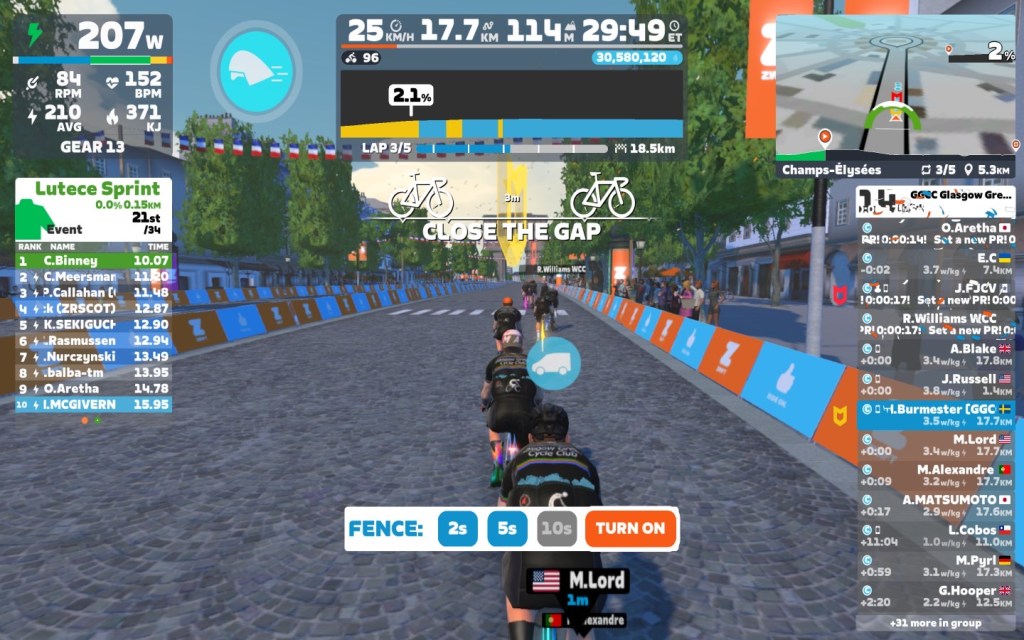Turn on the group fence

coord(631,528)
